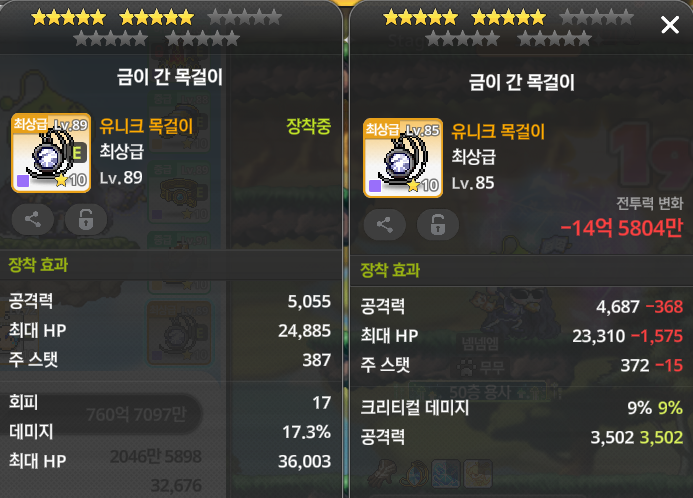
Task: Toggle the lock on the Lv.85 necklace
Action: tap(437, 225)
